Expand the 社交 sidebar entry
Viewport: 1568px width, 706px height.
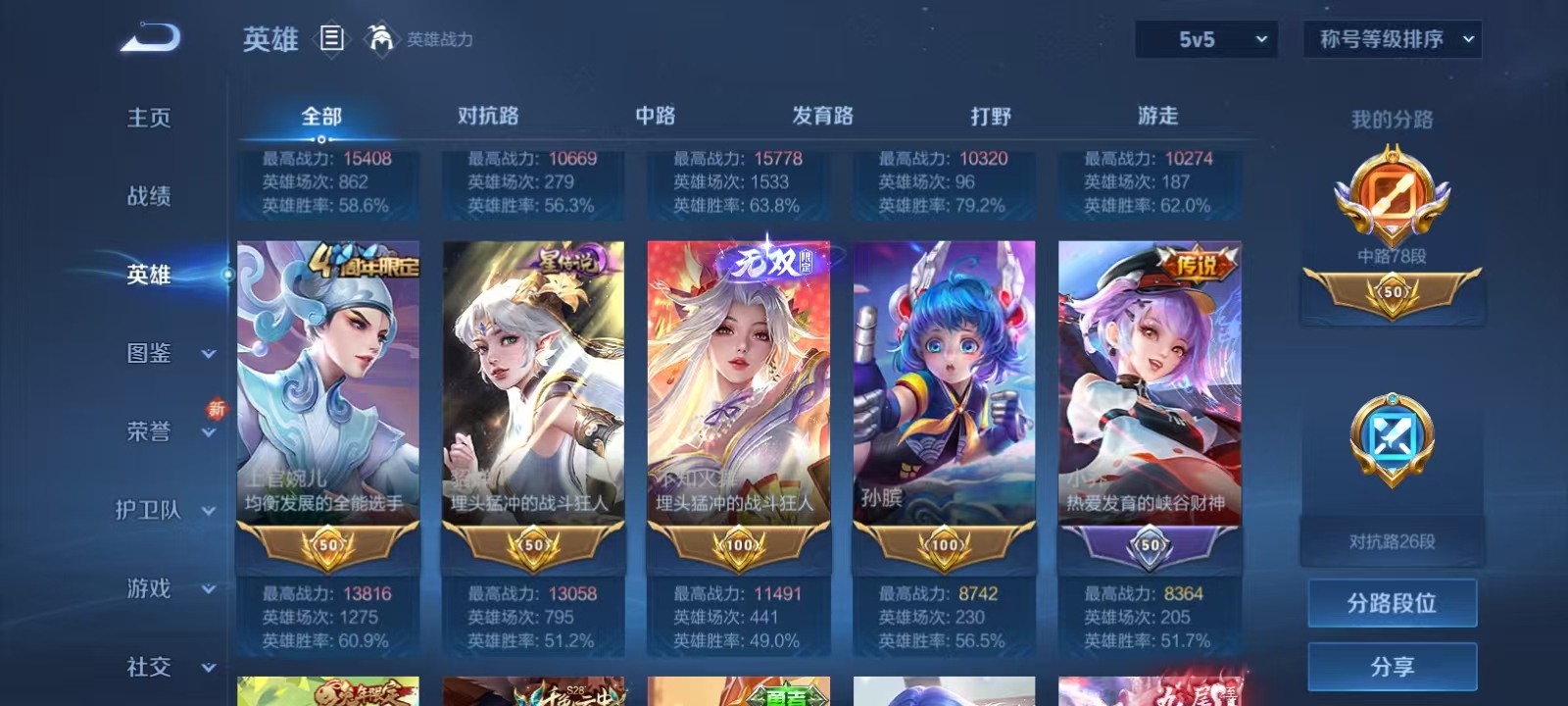click(157, 667)
